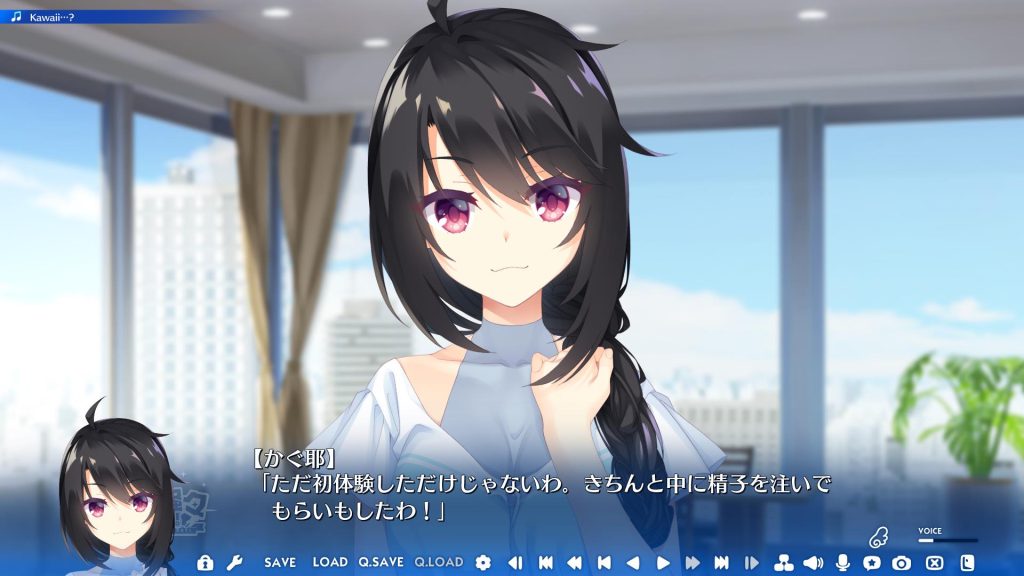Open settings with the gear icon
The width and height of the screenshot is (1024, 576).
pos(484,563)
